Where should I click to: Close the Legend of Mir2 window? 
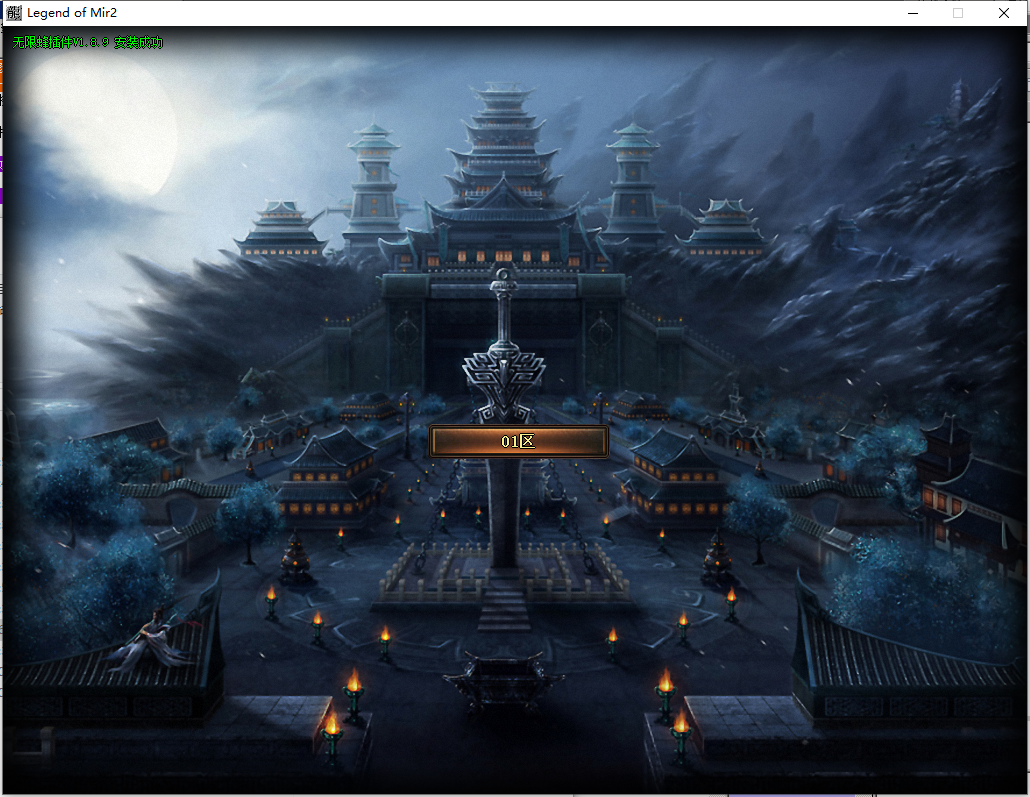click(x=1003, y=13)
